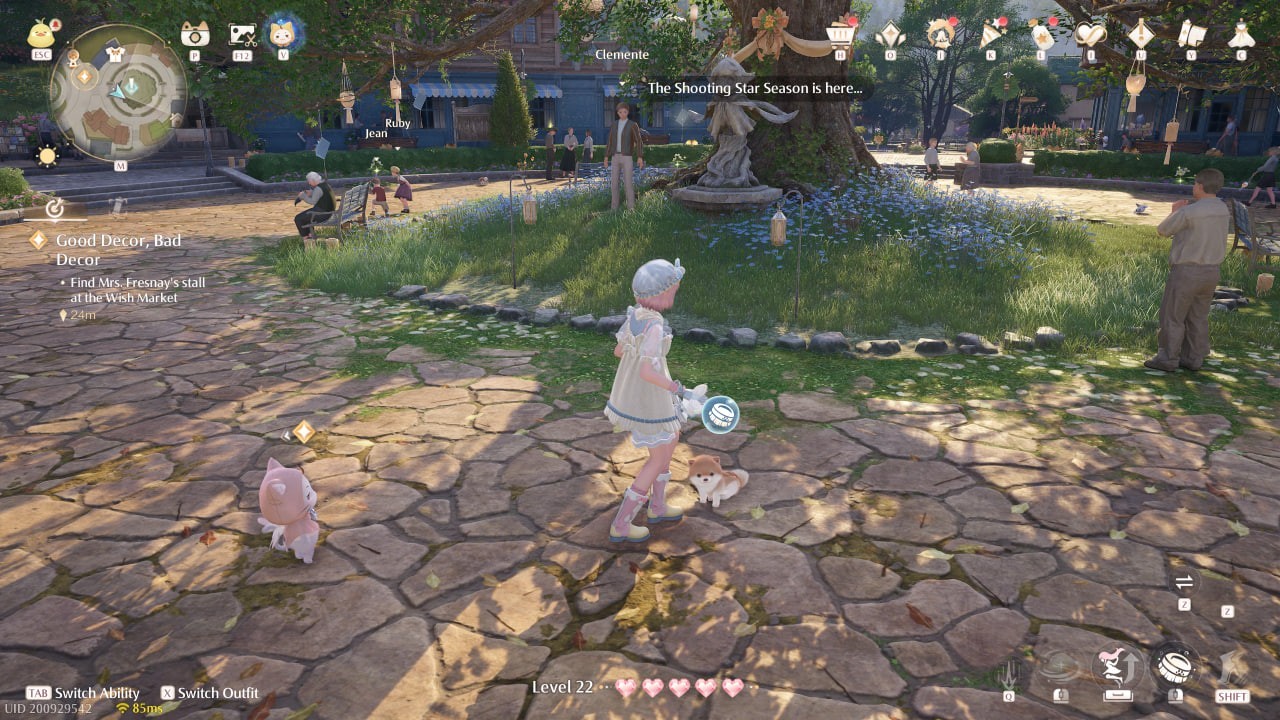The height and width of the screenshot is (720, 1280).
Task: Open the bell wreath events icon
Action: tap(940, 34)
